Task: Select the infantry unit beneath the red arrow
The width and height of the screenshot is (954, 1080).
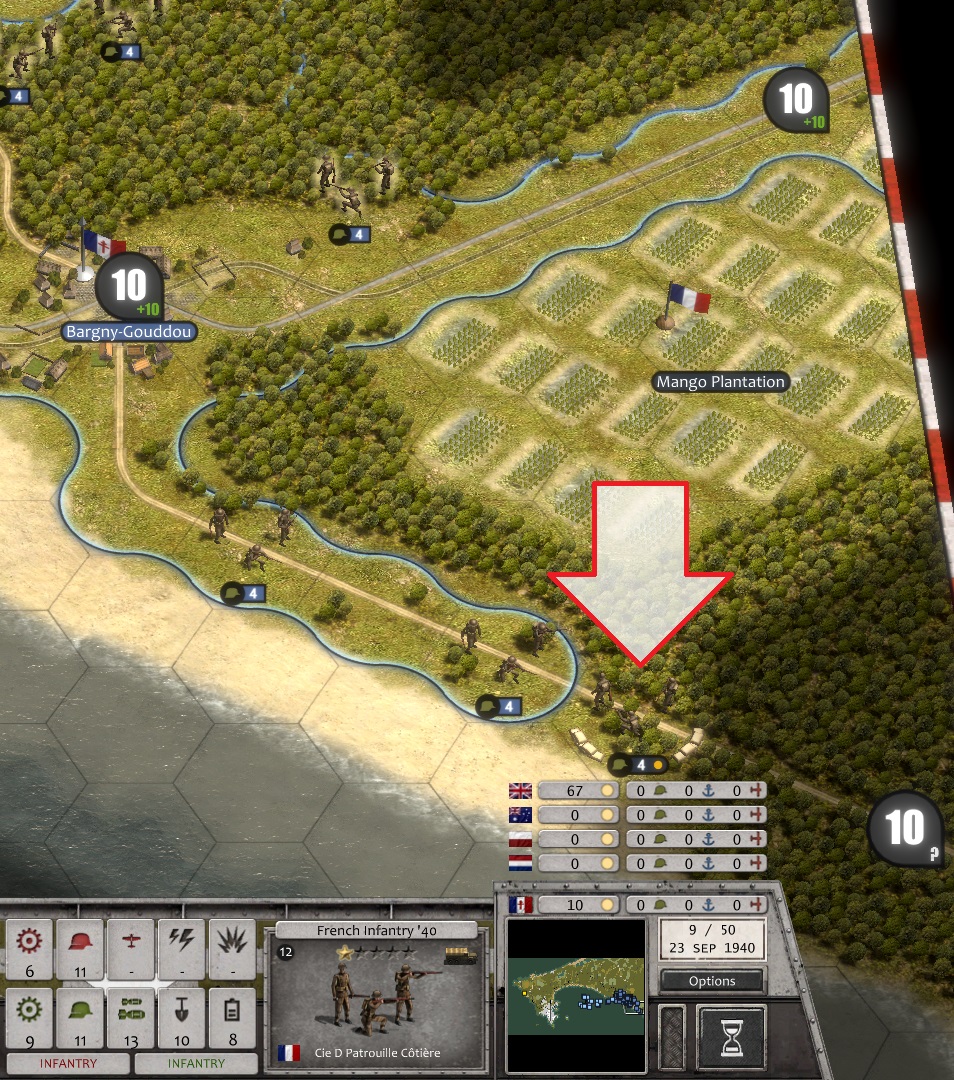Action: point(633,705)
